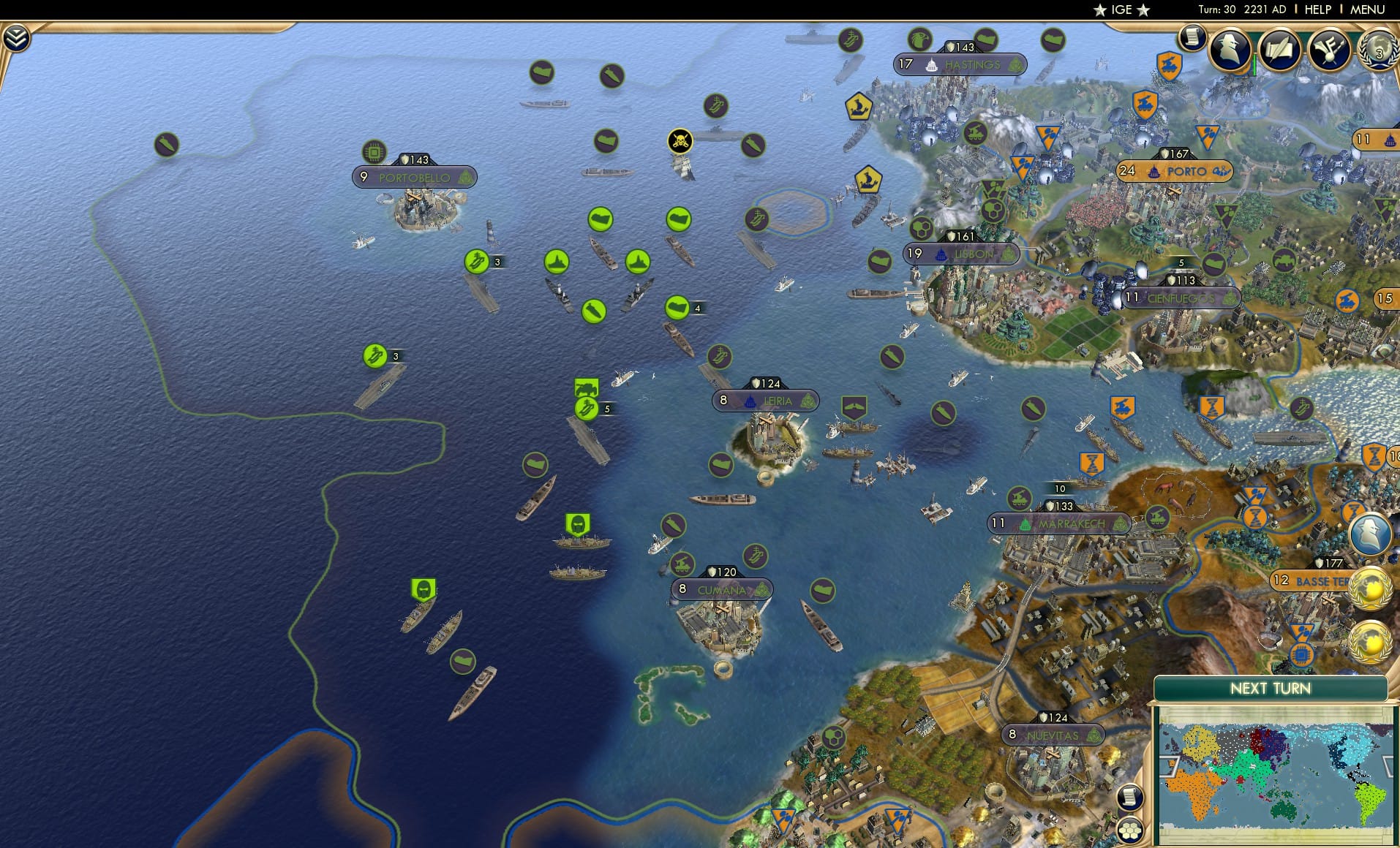This screenshot has width=1400, height=848.
Task: Open the Notification Log scroll icon top right
Action: click(1192, 38)
